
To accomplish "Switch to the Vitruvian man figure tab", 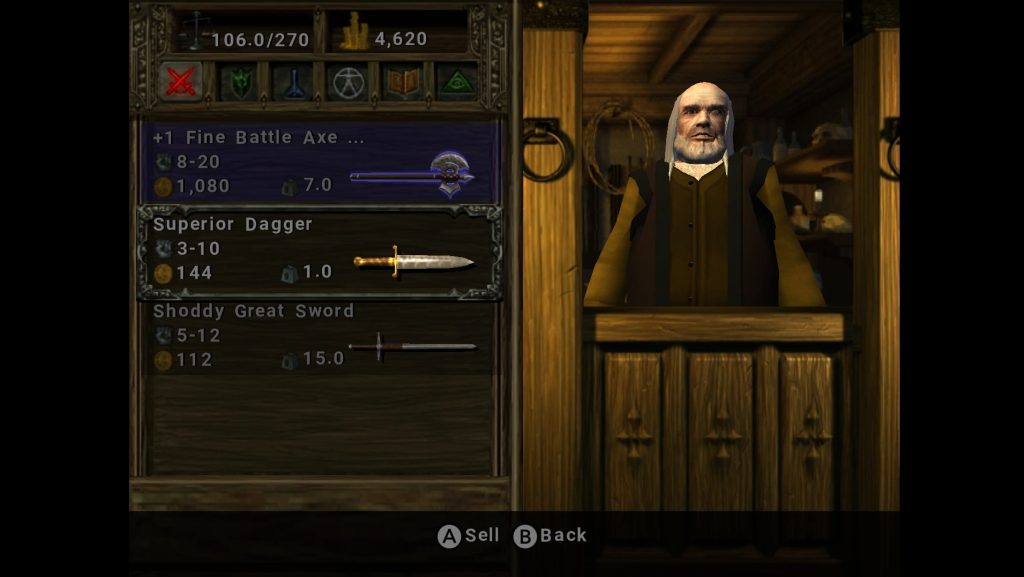I will pyautogui.click(x=348, y=83).
